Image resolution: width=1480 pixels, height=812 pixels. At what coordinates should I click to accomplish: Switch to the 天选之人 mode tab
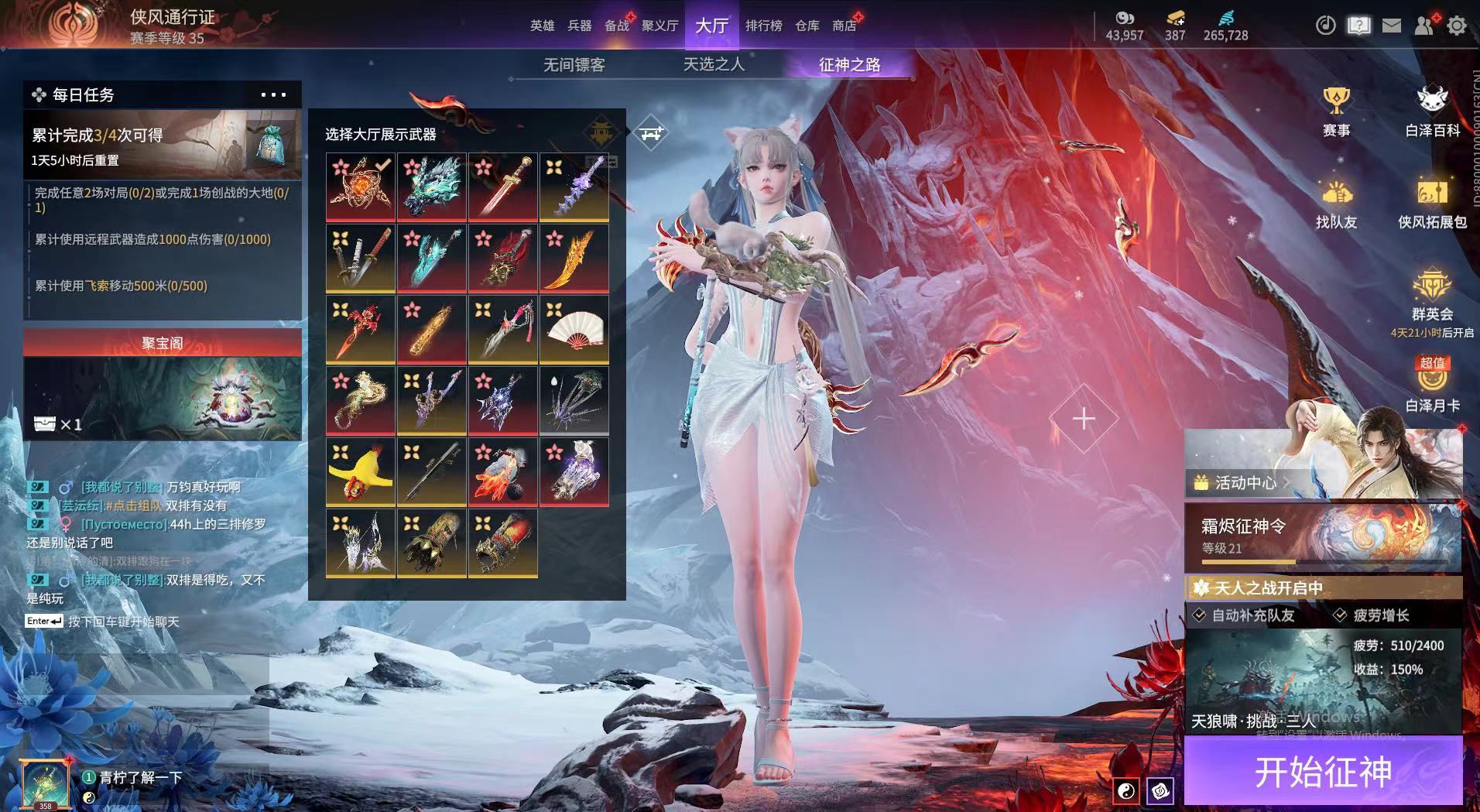714,65
